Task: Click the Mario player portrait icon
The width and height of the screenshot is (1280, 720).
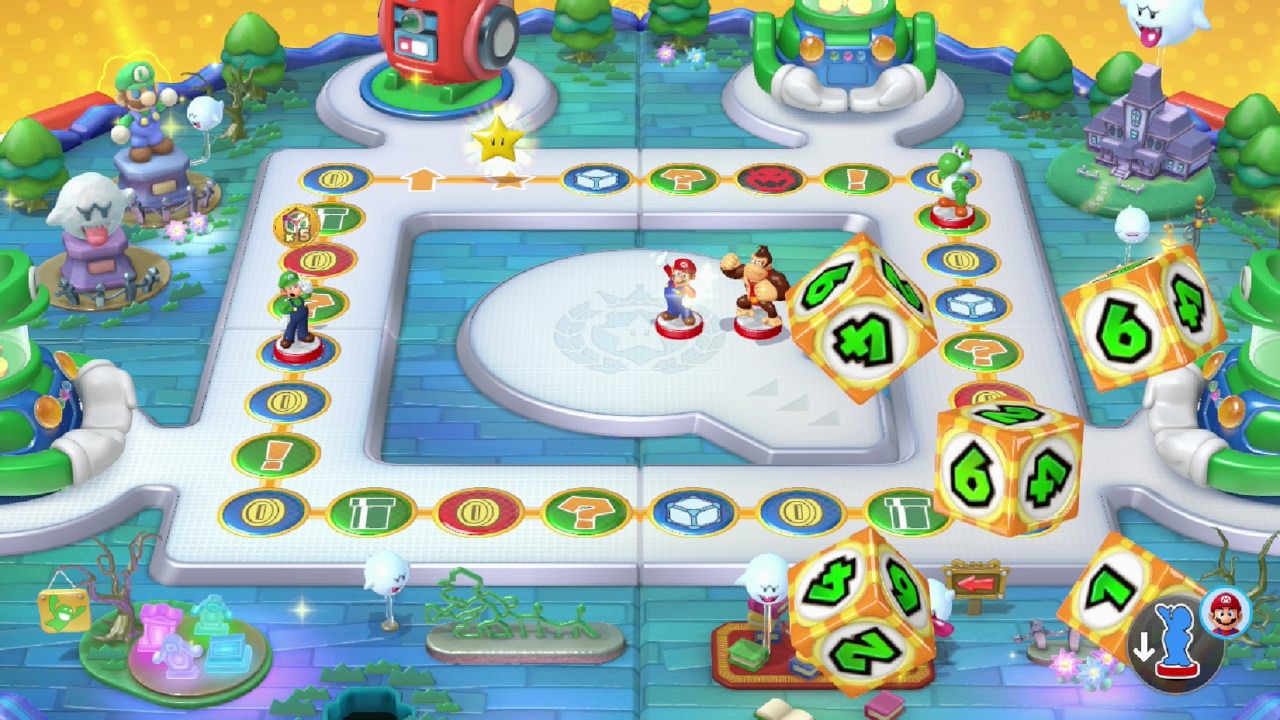Action: 1220,612
